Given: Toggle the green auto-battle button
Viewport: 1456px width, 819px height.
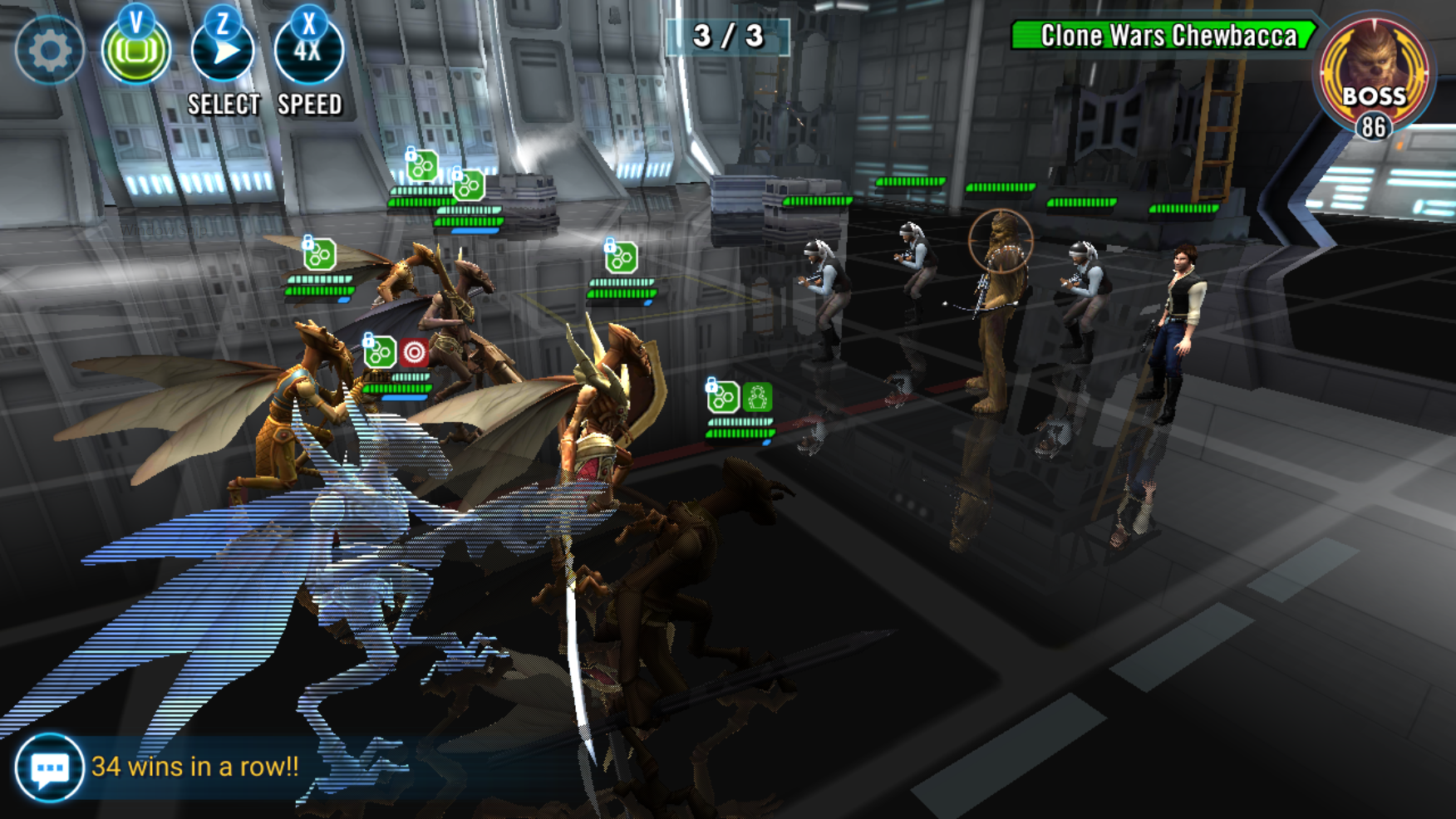Looking at the screenshot, I should [x=135, y=51].
